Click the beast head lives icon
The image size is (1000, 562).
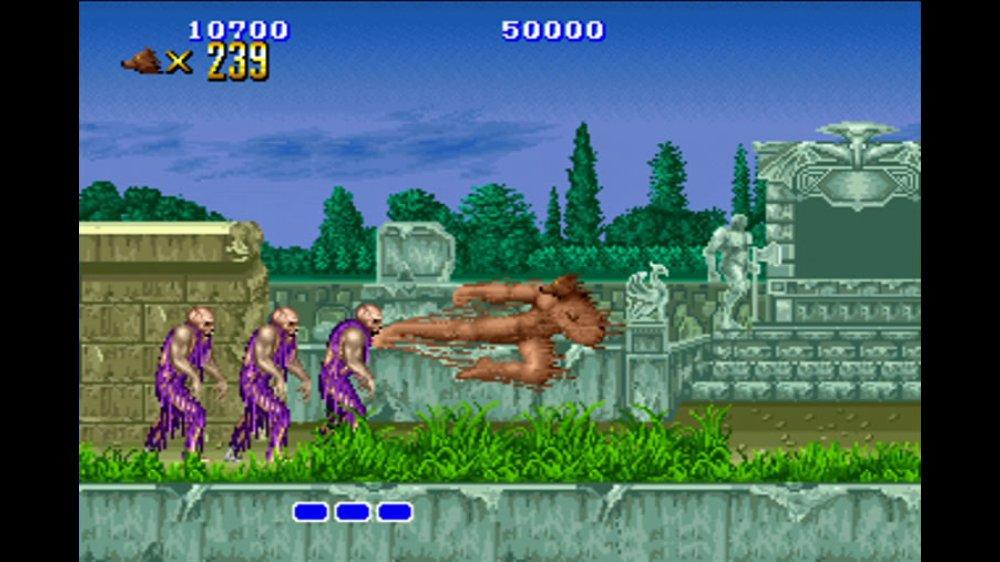(142, 62)
